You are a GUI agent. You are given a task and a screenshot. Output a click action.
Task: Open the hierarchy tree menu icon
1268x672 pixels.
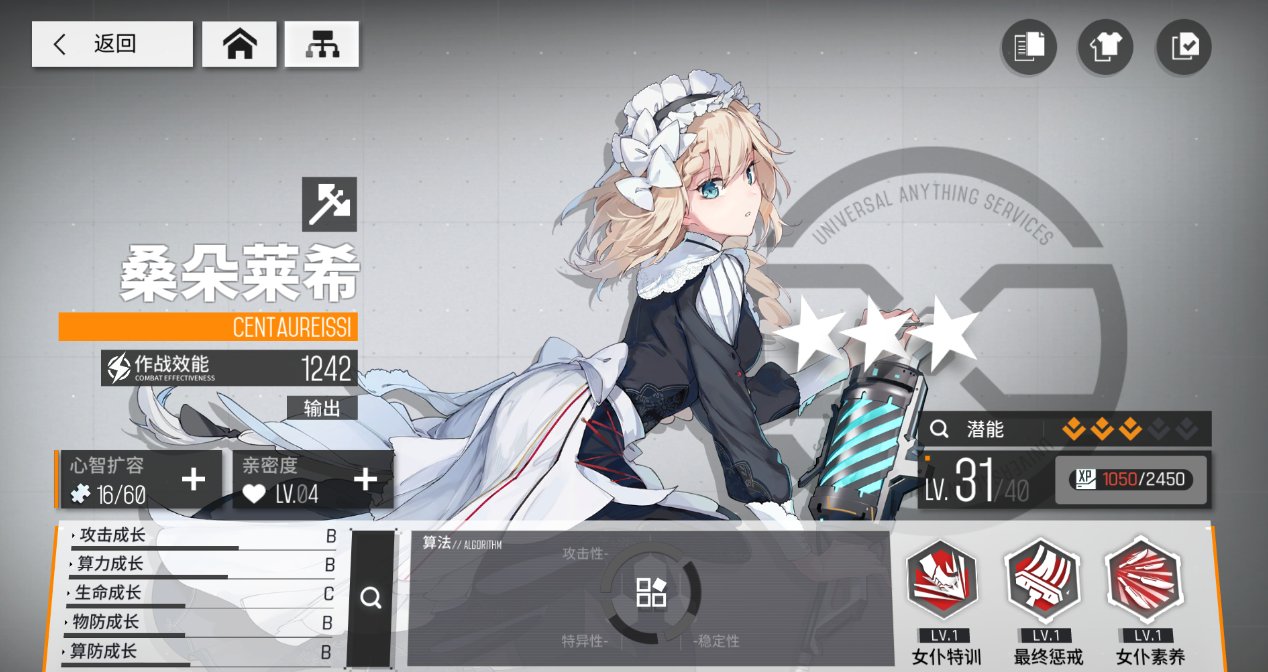pyautogui.click(x=321, y=44)
